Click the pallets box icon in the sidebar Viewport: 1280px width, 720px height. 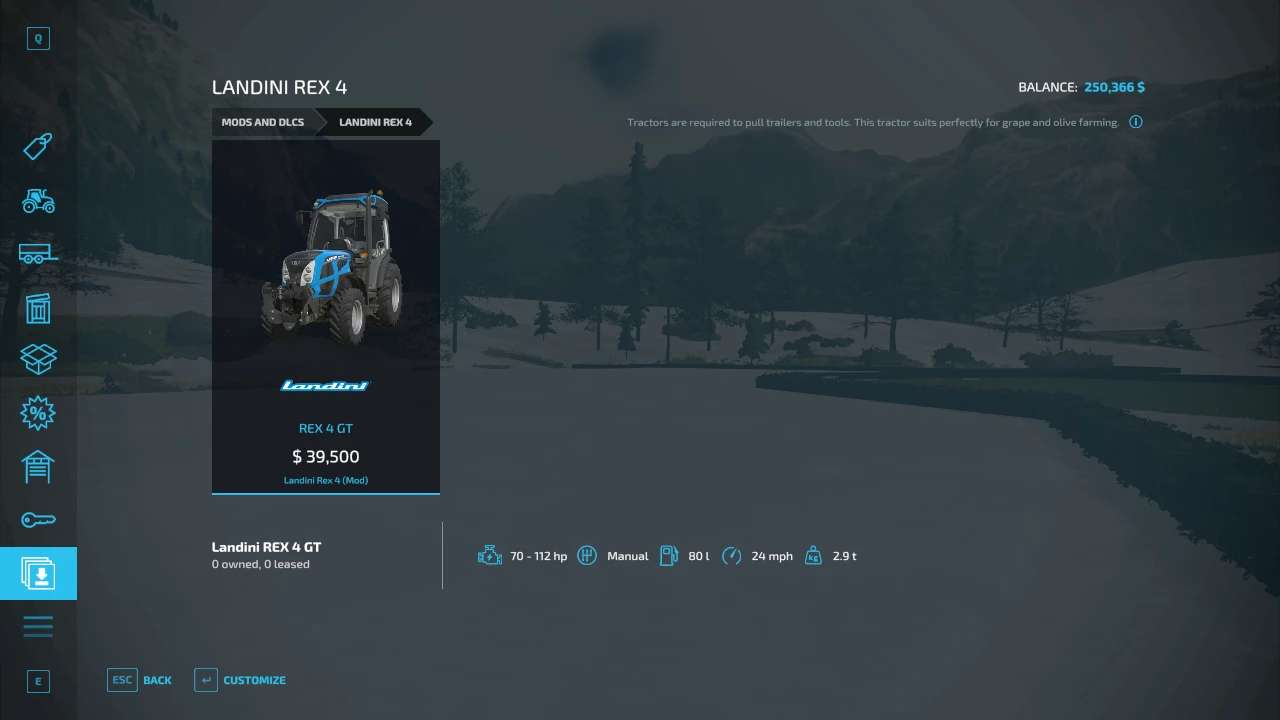tap(38, 359)
